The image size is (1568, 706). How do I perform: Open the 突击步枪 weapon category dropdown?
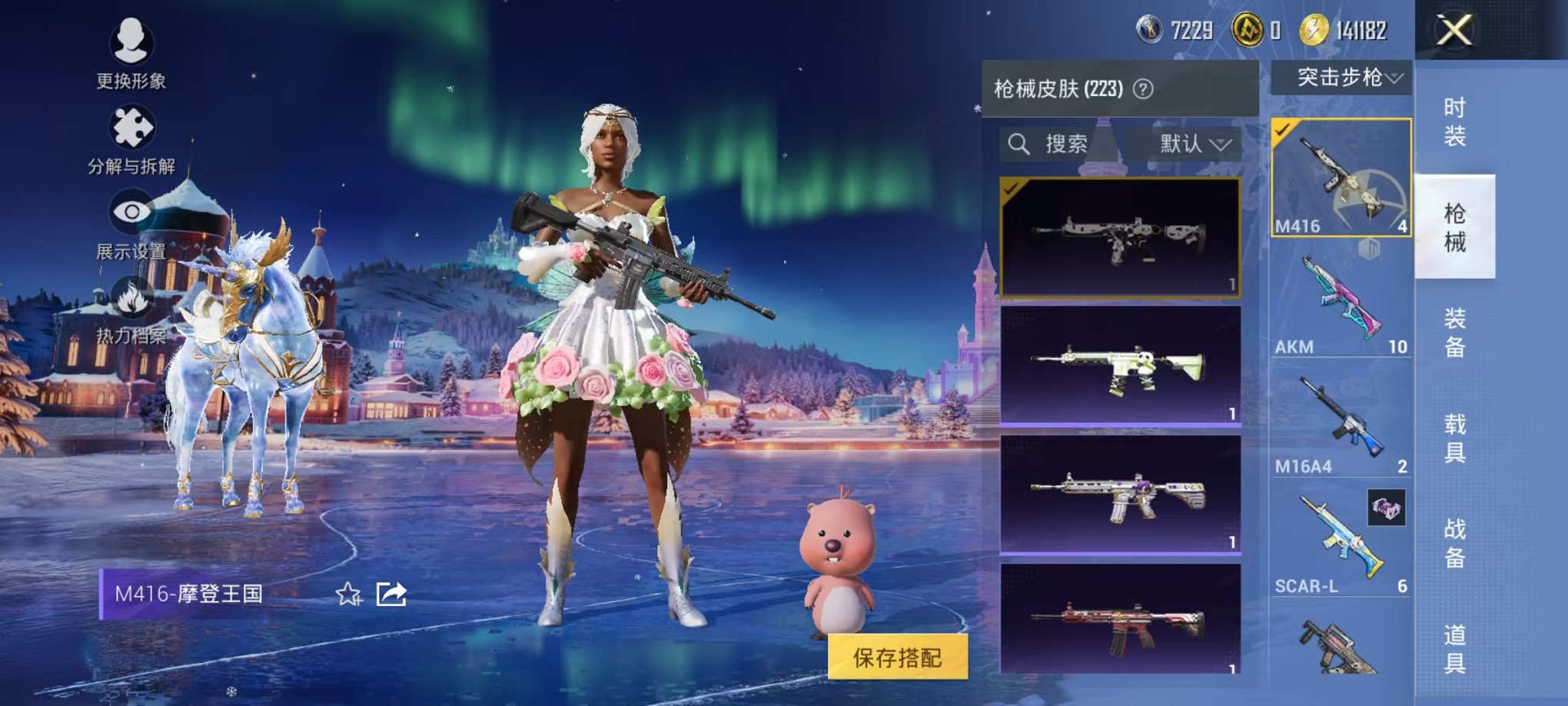point(1343,77)
